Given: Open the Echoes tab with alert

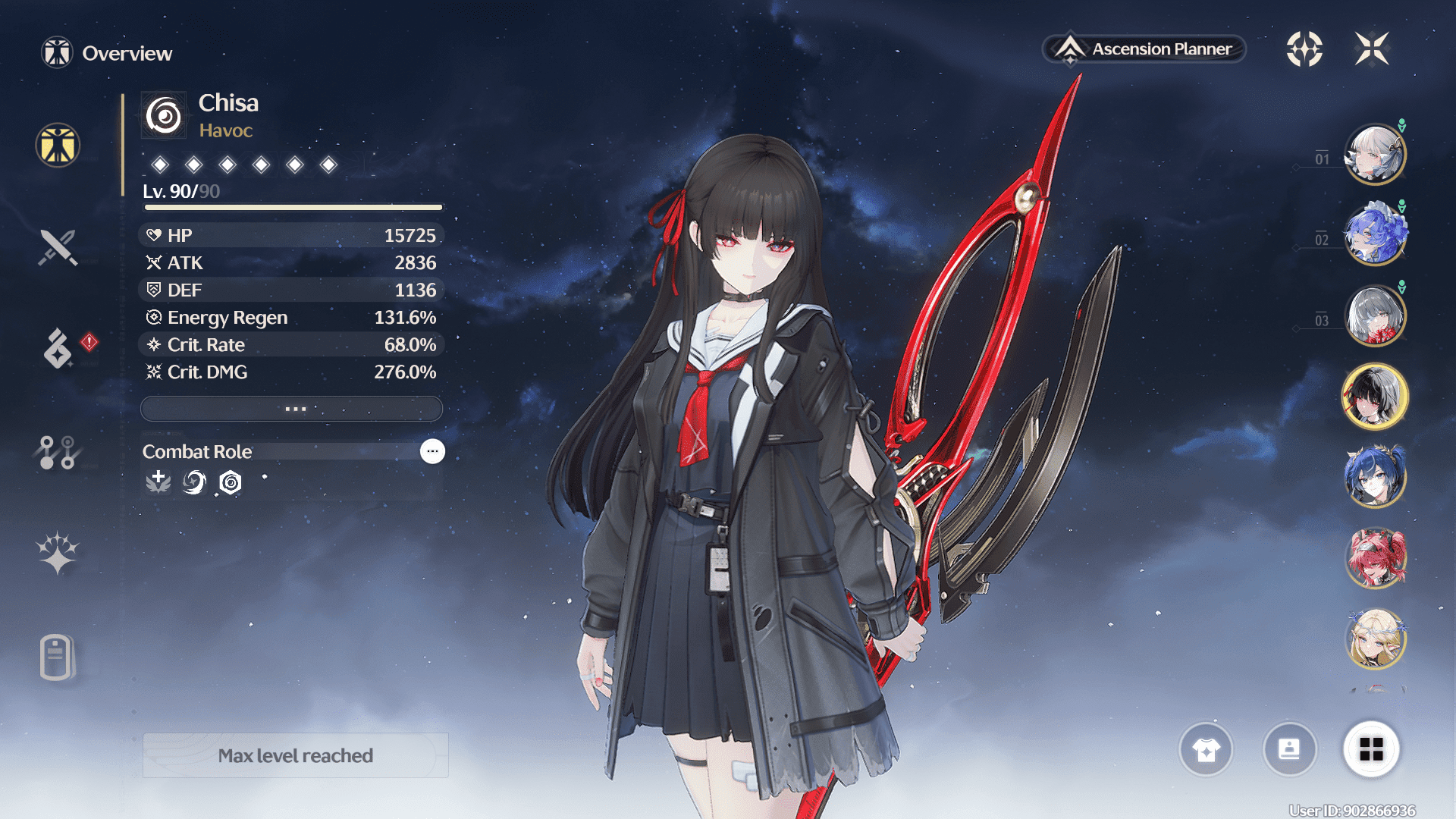Looking at the screenshot, I should coord(58,348).
